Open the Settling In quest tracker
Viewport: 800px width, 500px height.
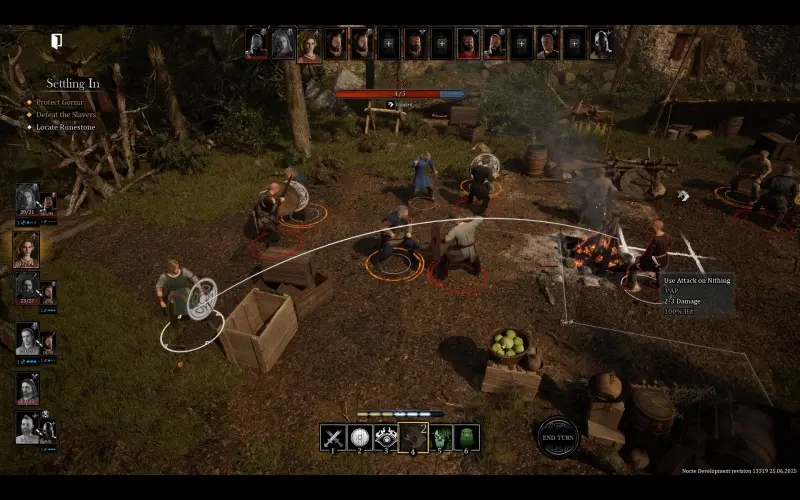[72, 84]
